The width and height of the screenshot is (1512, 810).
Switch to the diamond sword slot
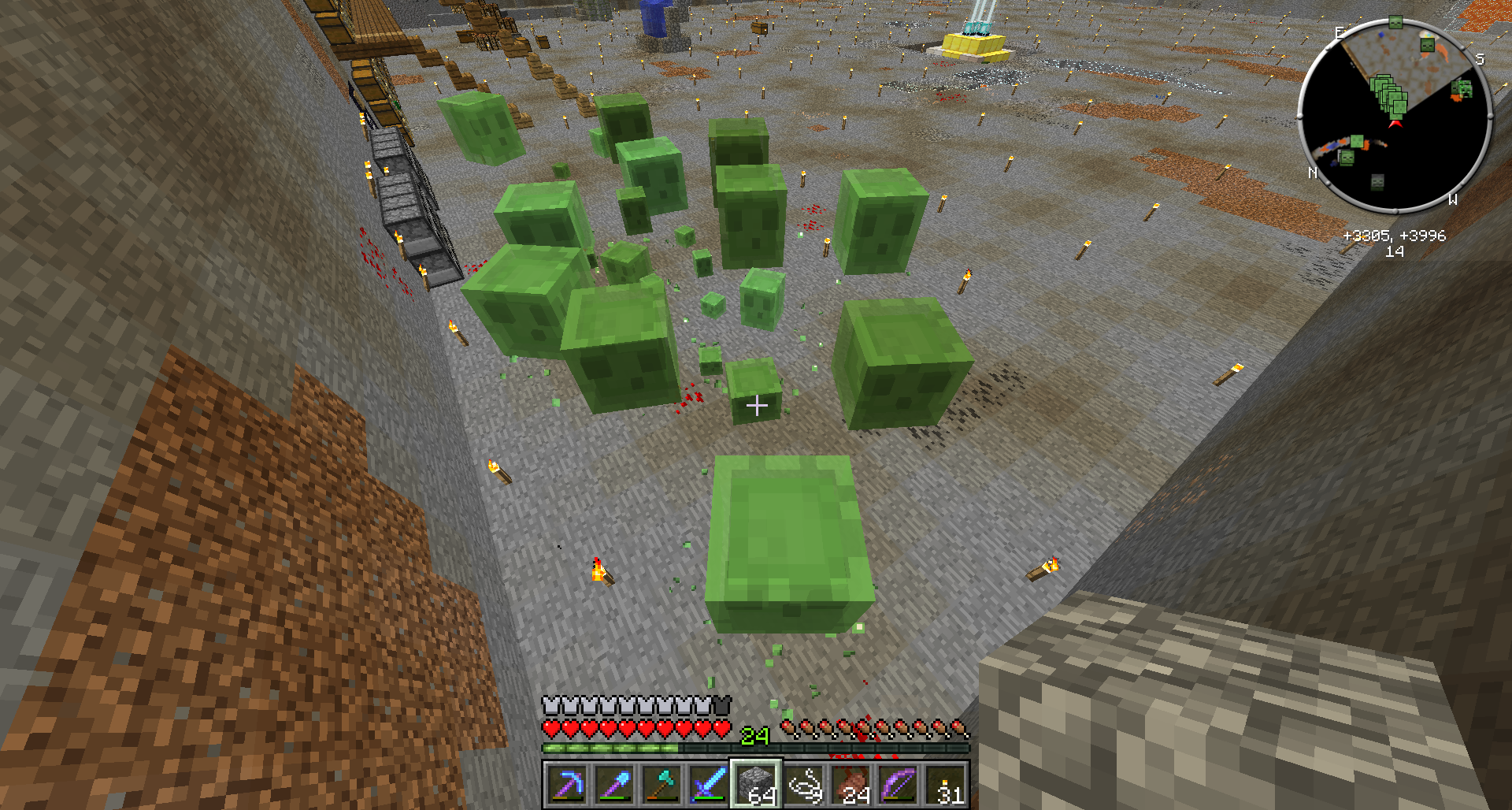[710, 785]
